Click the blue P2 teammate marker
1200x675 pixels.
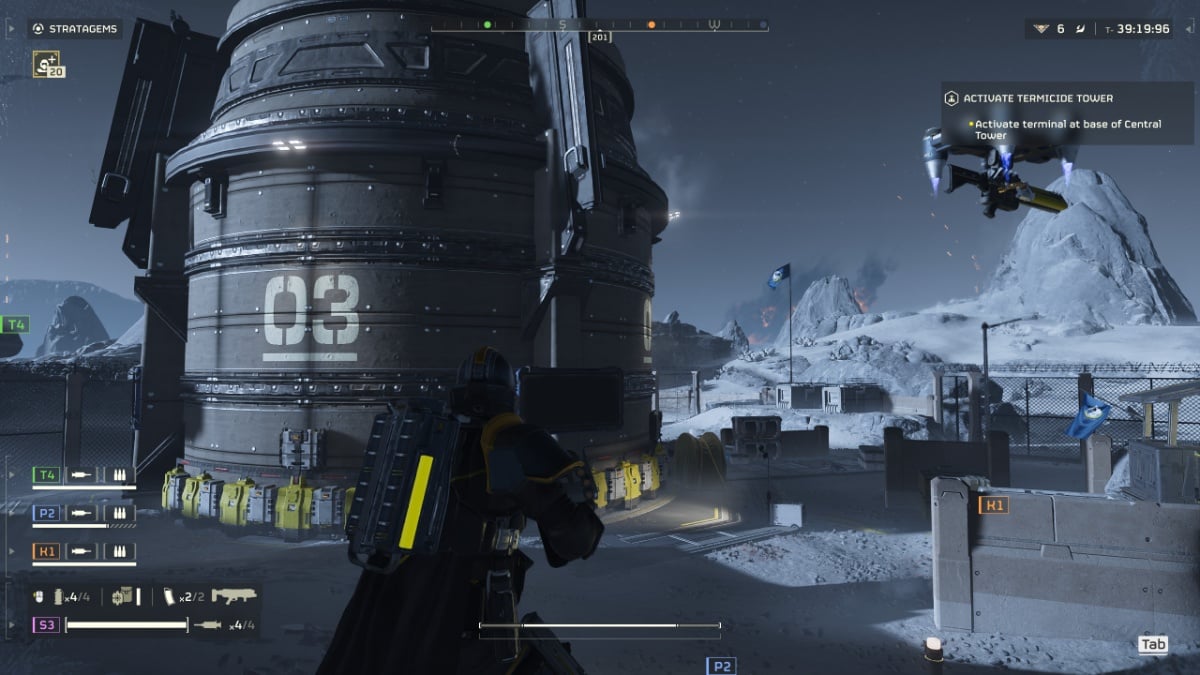coord(721,666)
